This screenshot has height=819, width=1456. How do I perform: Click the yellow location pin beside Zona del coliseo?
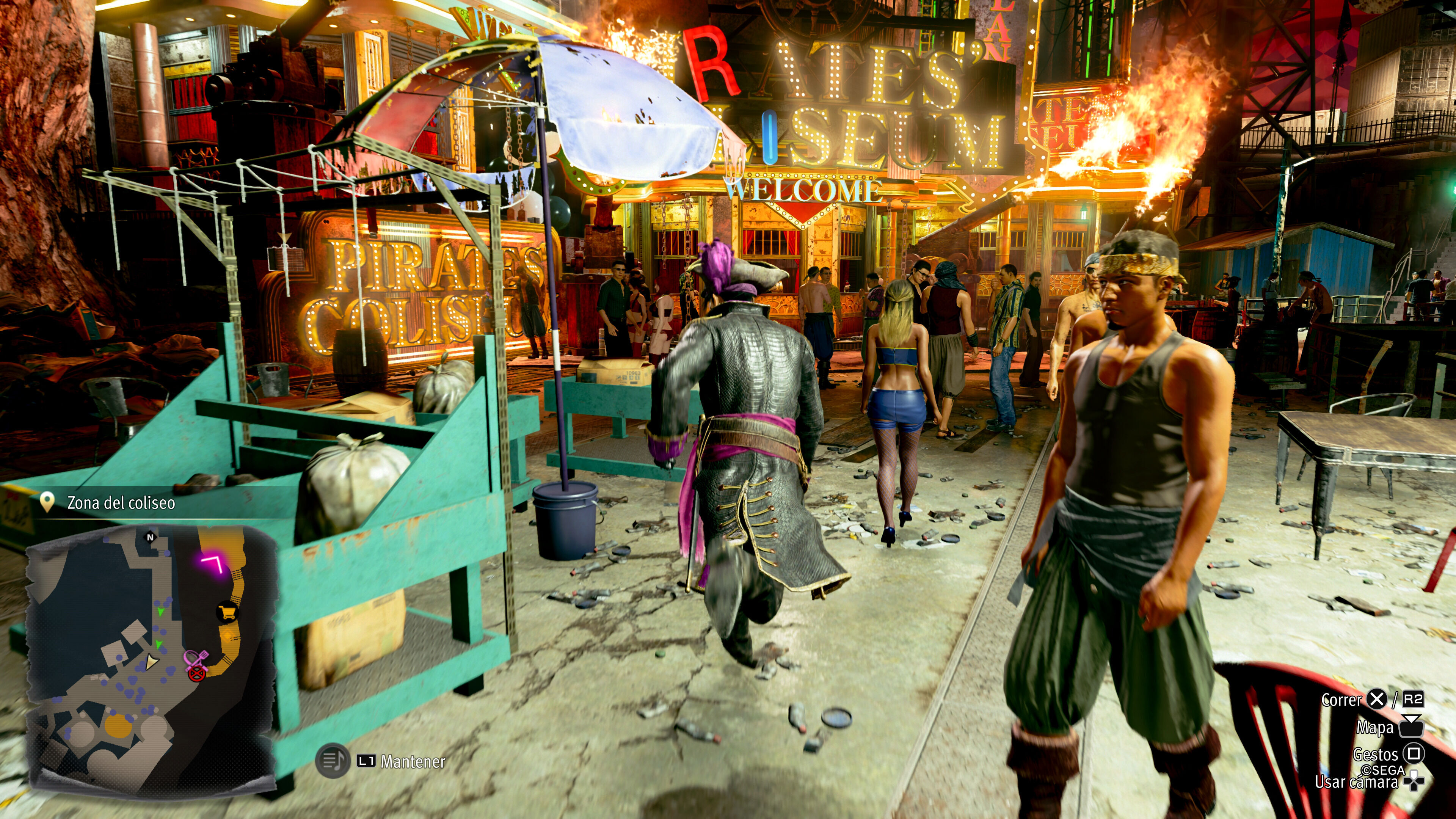click(x=47, y=502)
